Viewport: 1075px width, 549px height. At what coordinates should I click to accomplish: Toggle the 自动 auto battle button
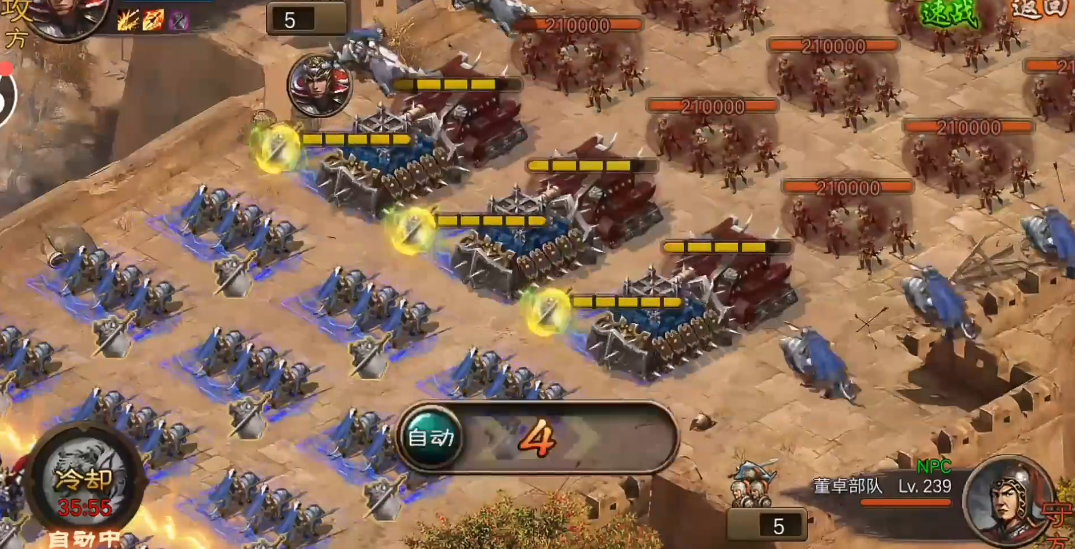431,437
